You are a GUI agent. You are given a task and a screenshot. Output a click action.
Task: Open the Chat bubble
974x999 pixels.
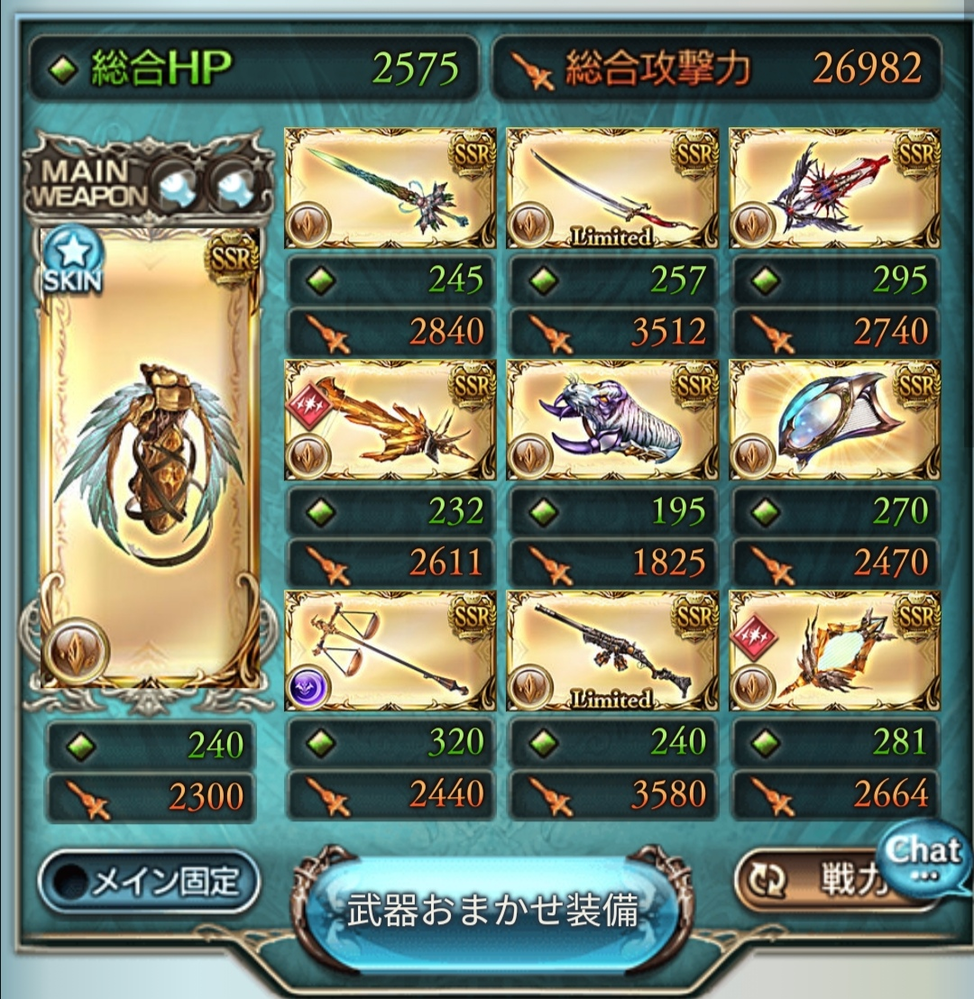[923, 856]
